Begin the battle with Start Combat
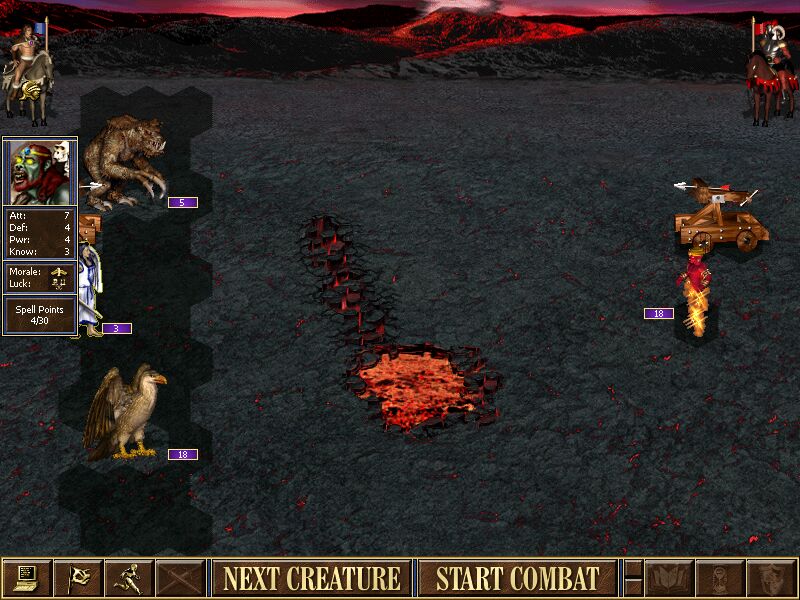 click(517, 578)
